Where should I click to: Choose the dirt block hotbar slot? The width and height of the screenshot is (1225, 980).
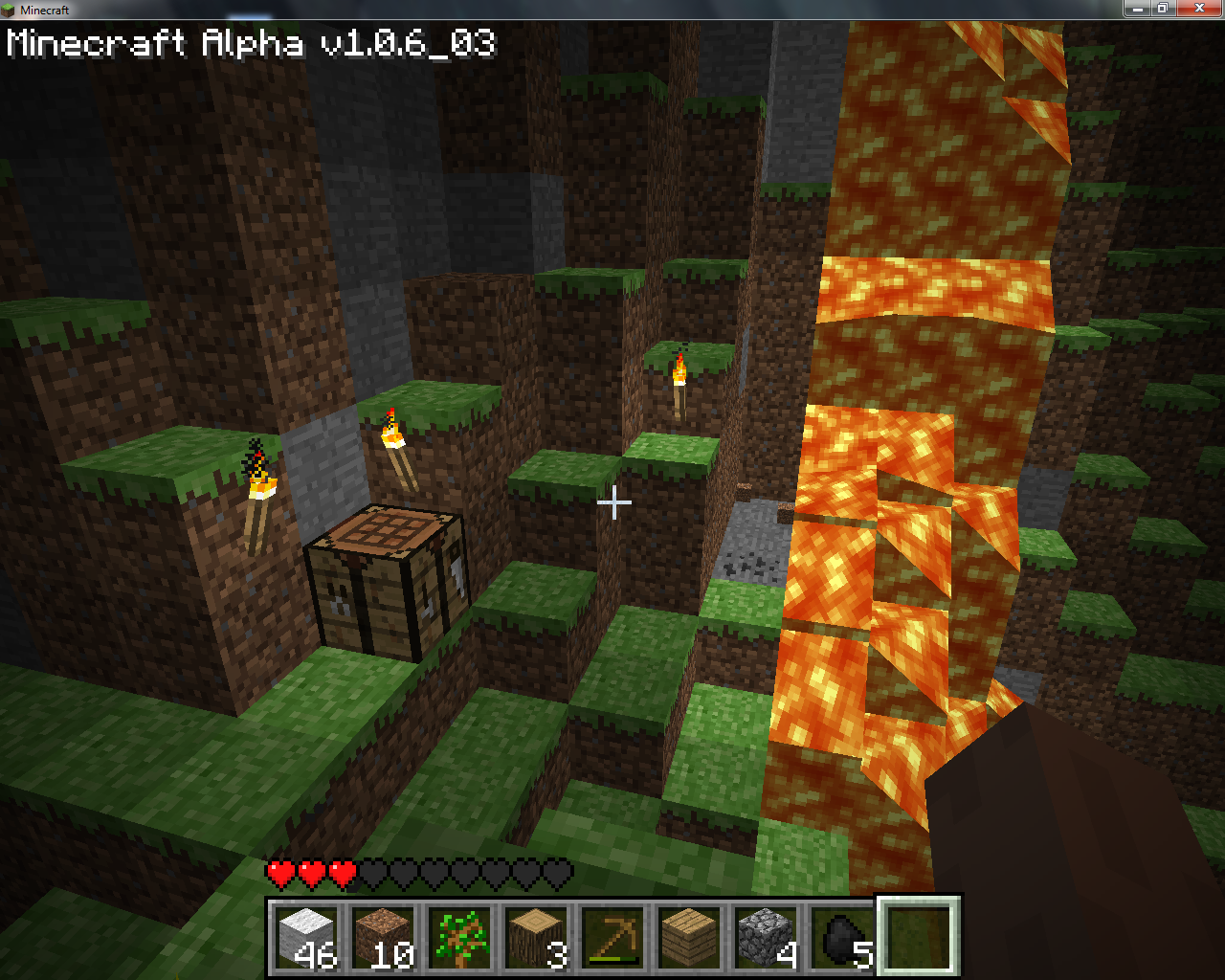(x=383, y=937)
